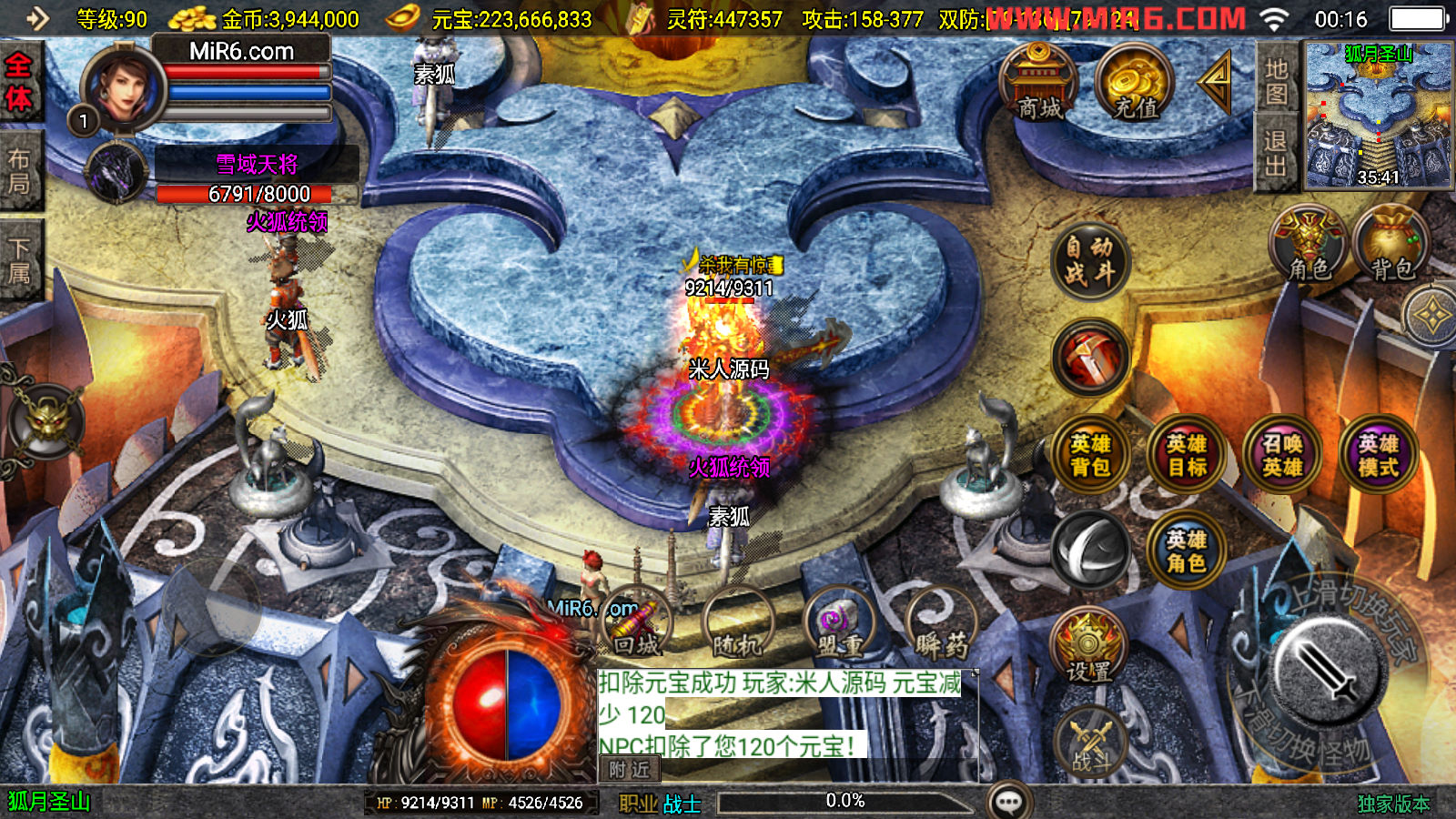This screenshot has height=819, width=1456.
Task: Open 英雄角色 hero character panel
Action: point(1186,551)
